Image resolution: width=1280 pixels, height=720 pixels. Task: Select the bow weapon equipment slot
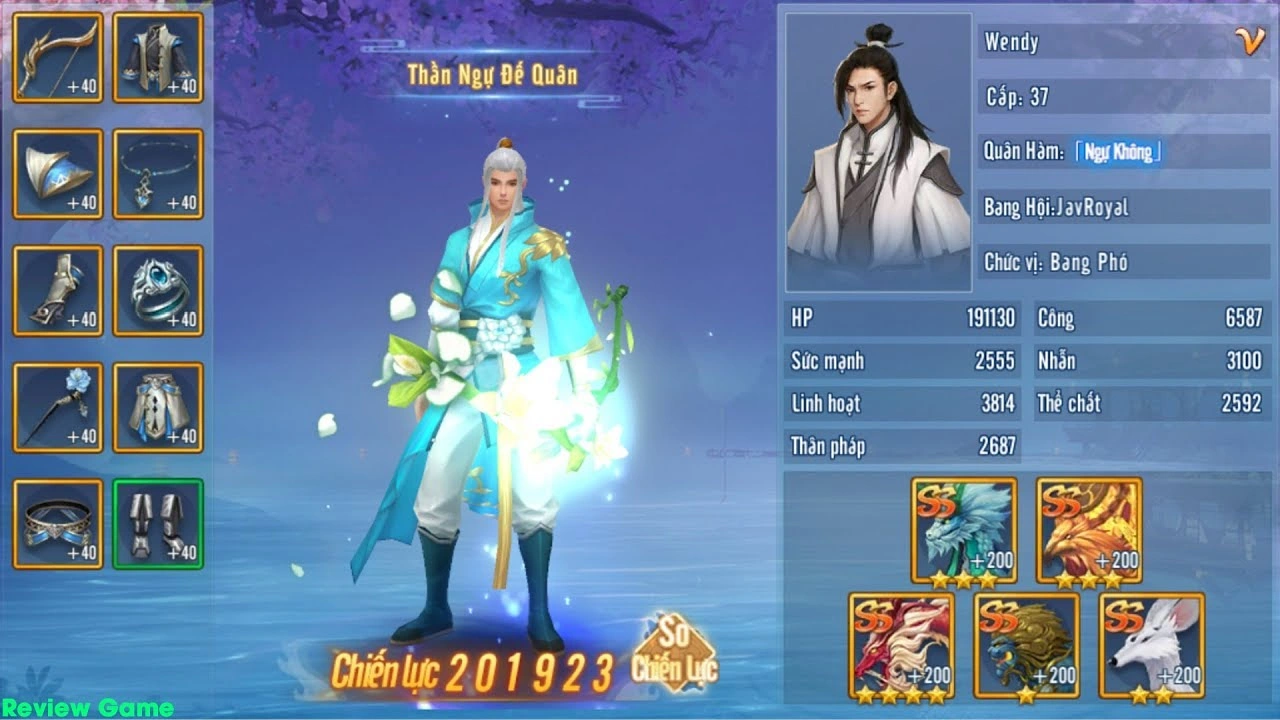pyautogui.click(x=58, y=58)
